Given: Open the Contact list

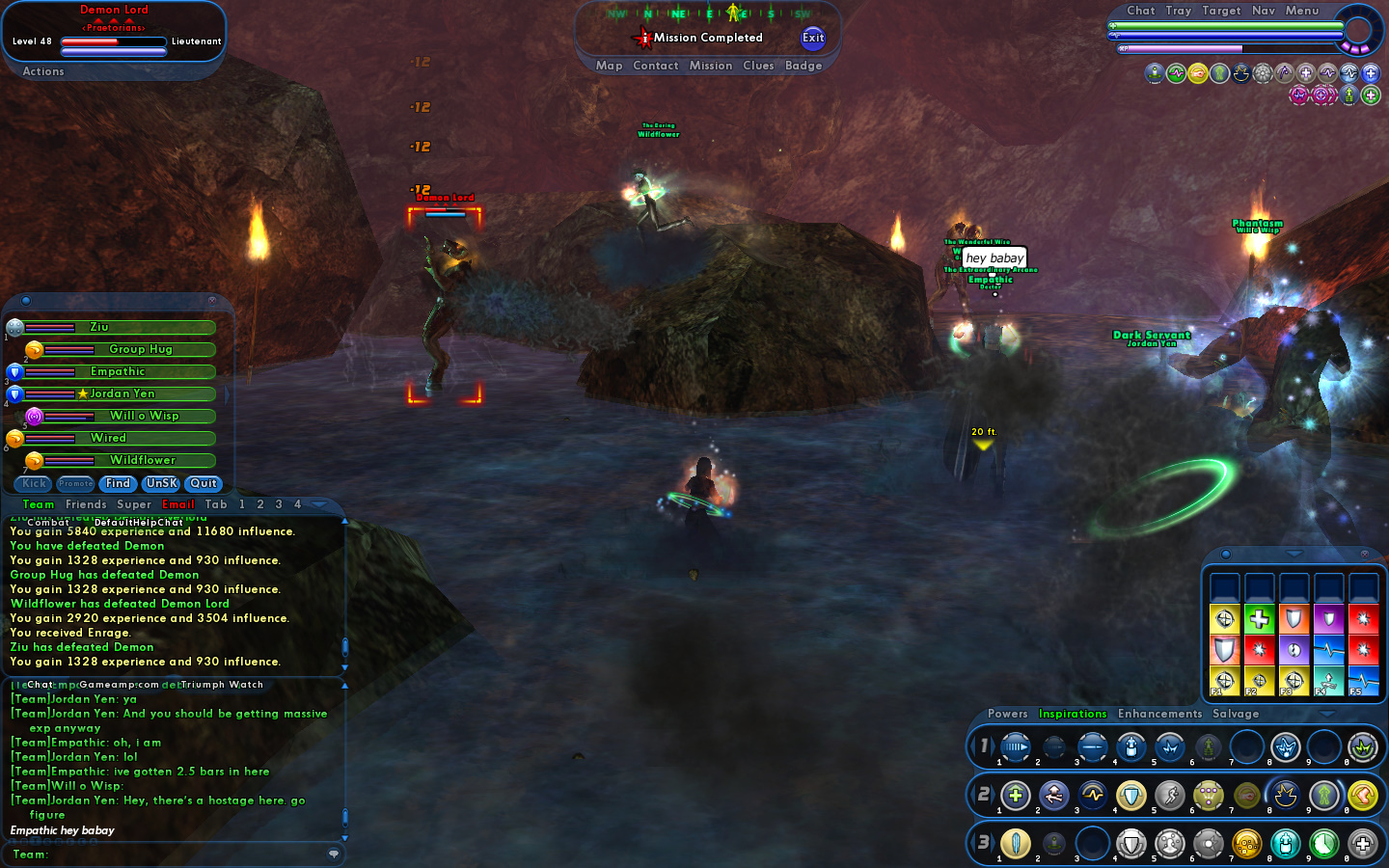Looking at the screenshot, I should pos(656,66).
